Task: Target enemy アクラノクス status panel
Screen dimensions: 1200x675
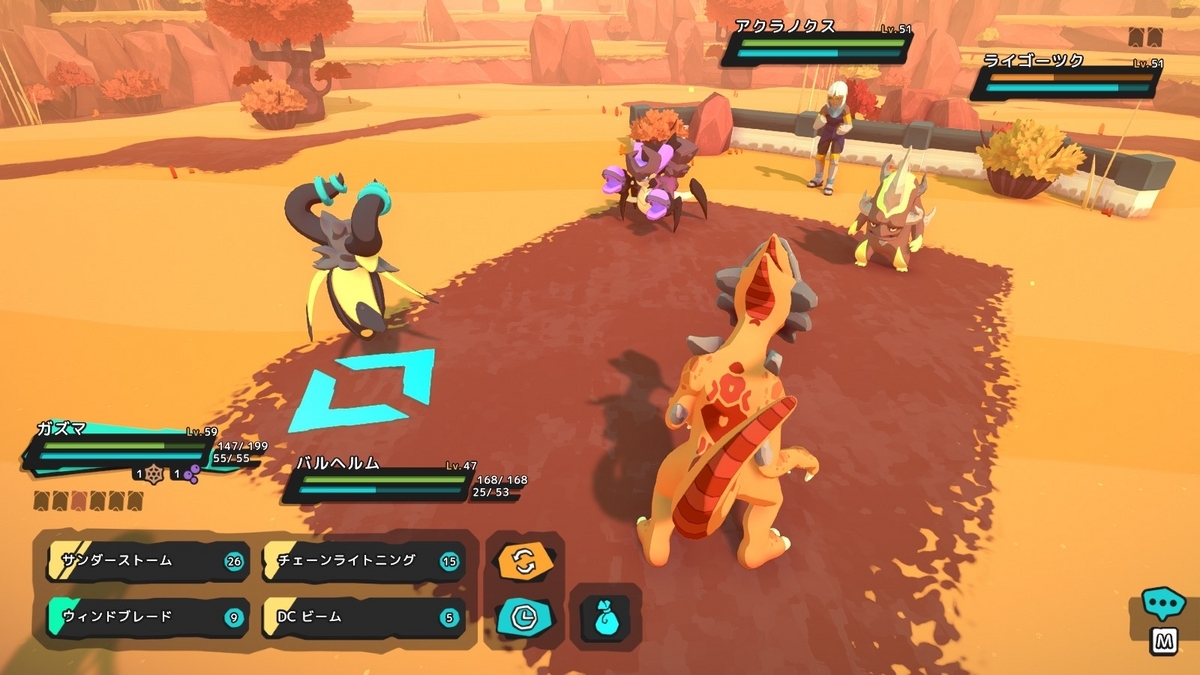Action: (816, 46)
